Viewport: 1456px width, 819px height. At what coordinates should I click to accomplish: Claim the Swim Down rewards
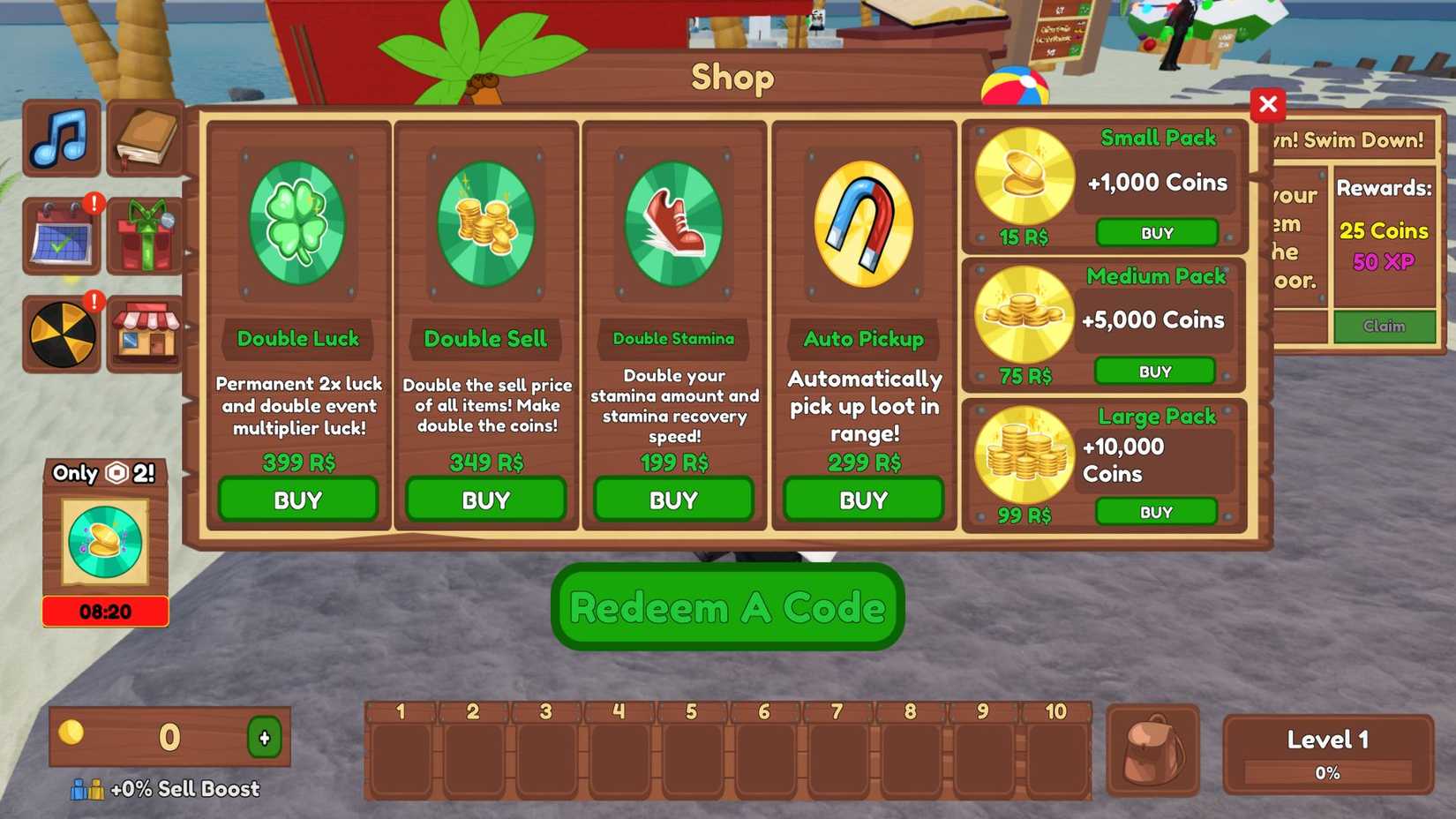1385,327
